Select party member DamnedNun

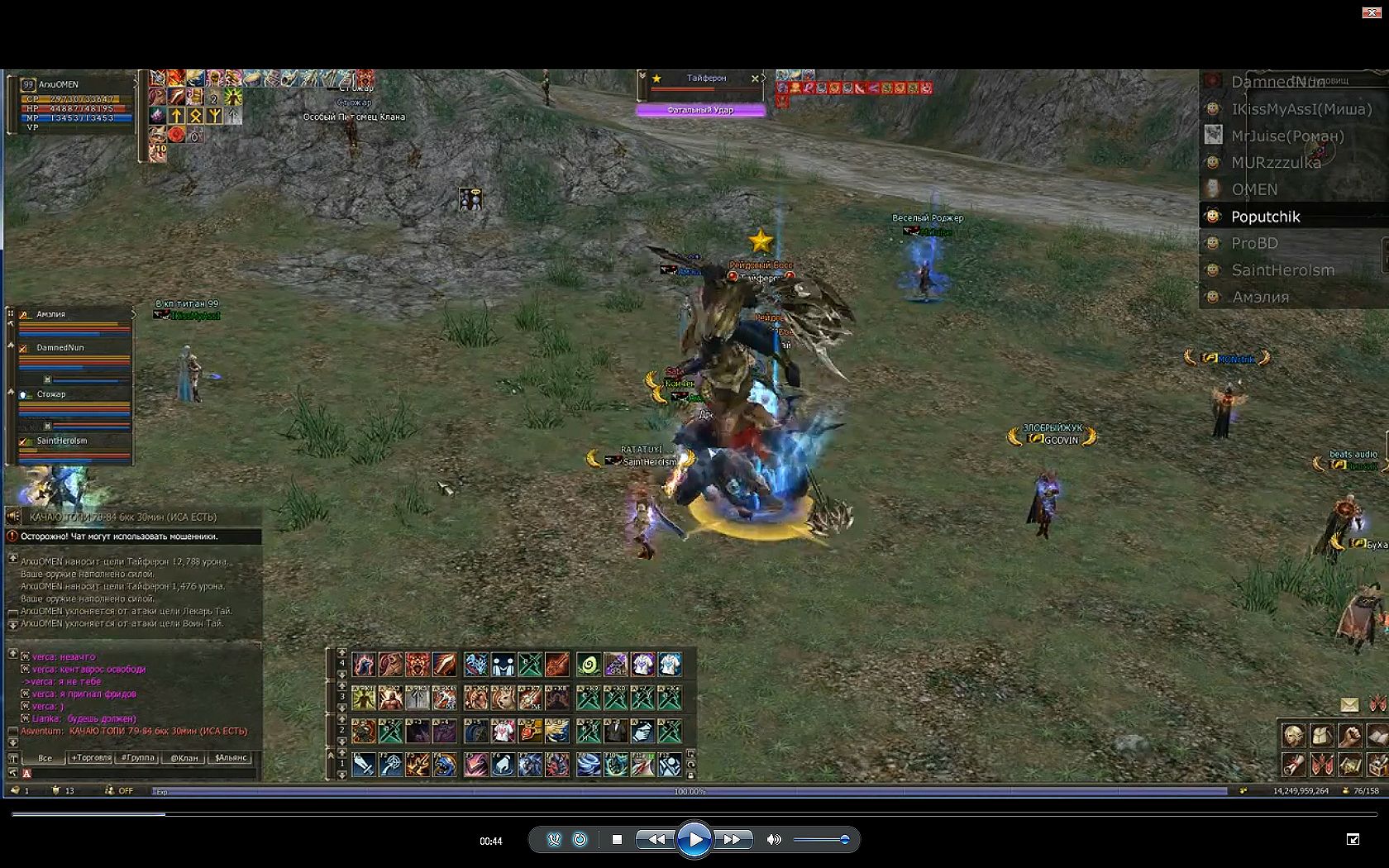(x=60, y=348)
